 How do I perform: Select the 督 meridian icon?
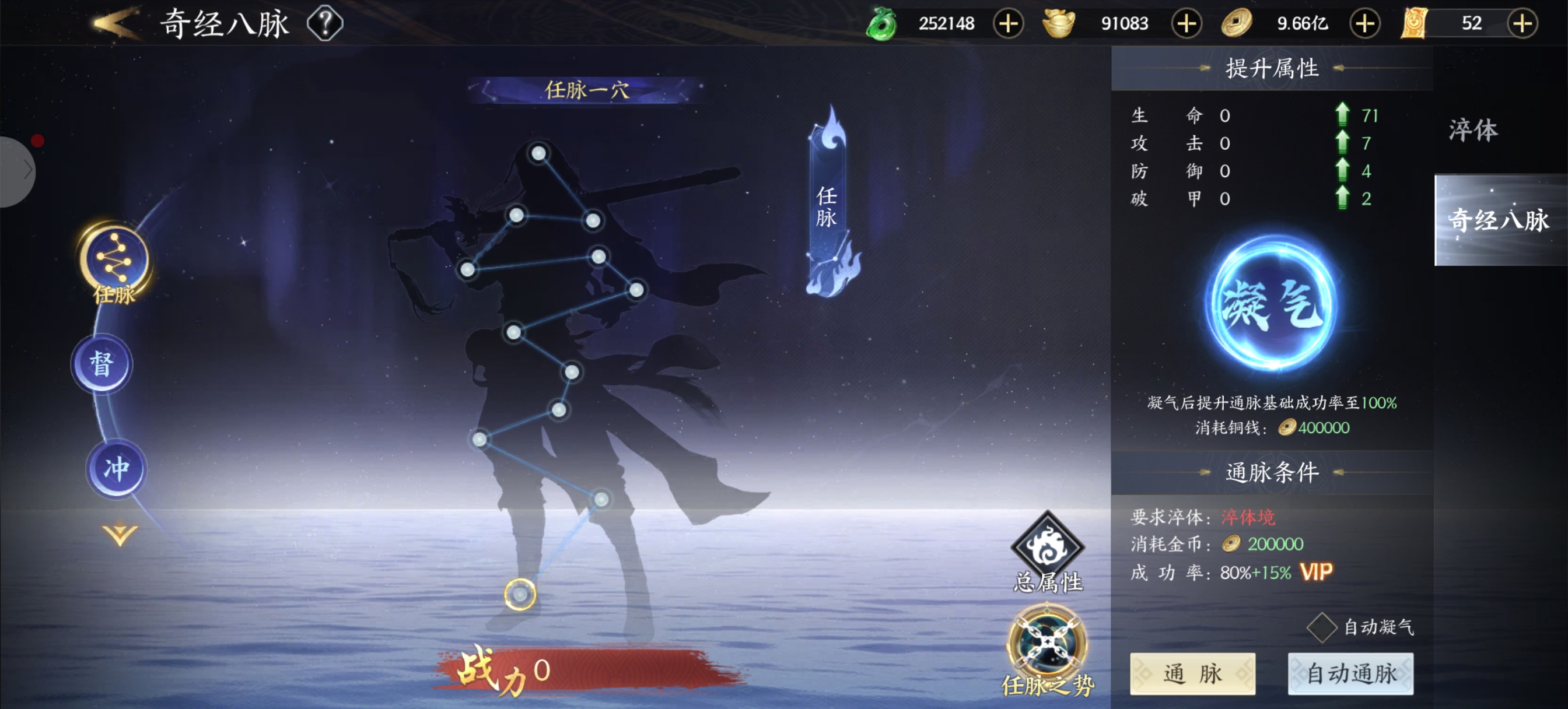point(101,364)
